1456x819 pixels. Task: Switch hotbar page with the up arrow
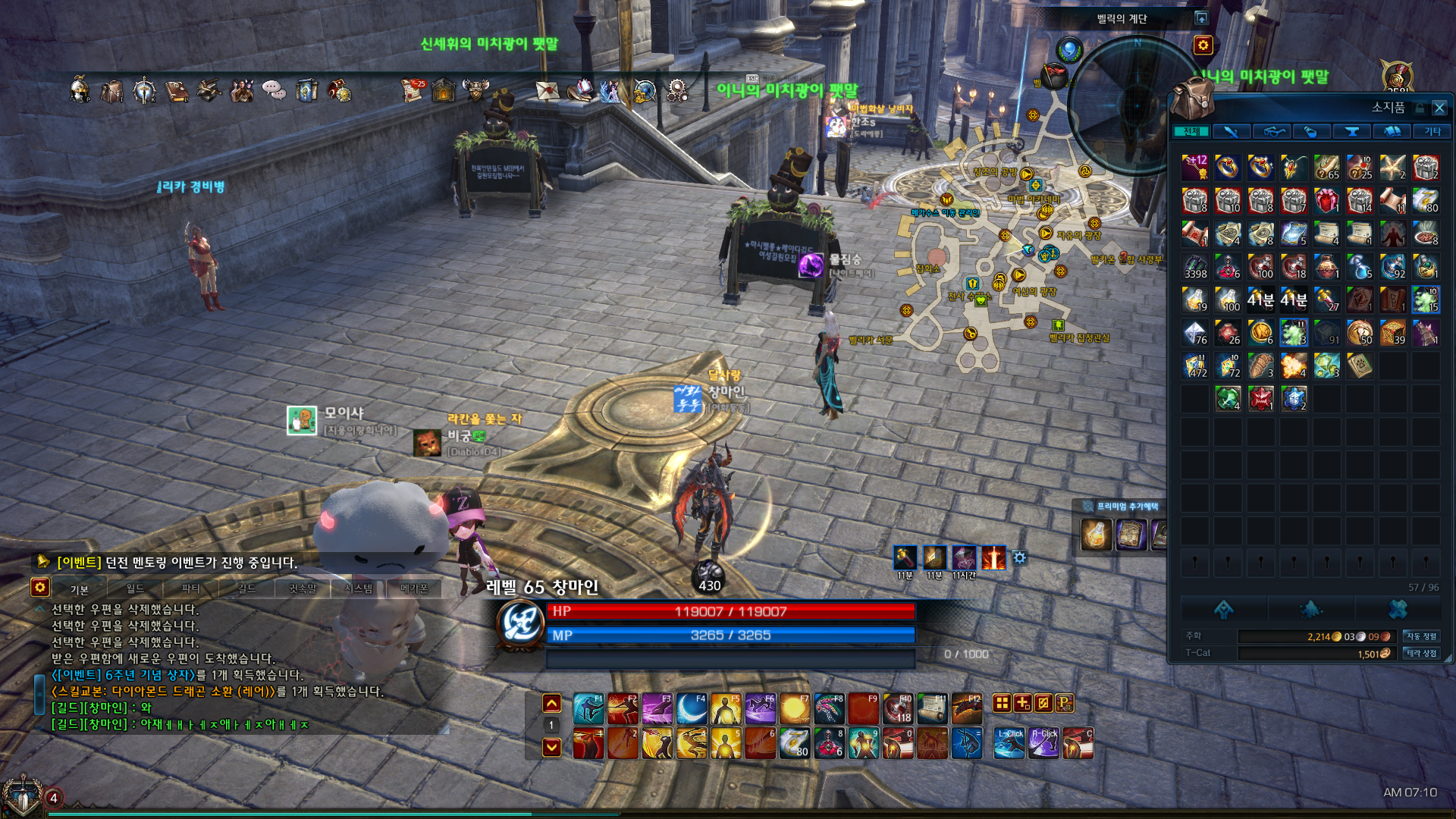coord(551,704)
